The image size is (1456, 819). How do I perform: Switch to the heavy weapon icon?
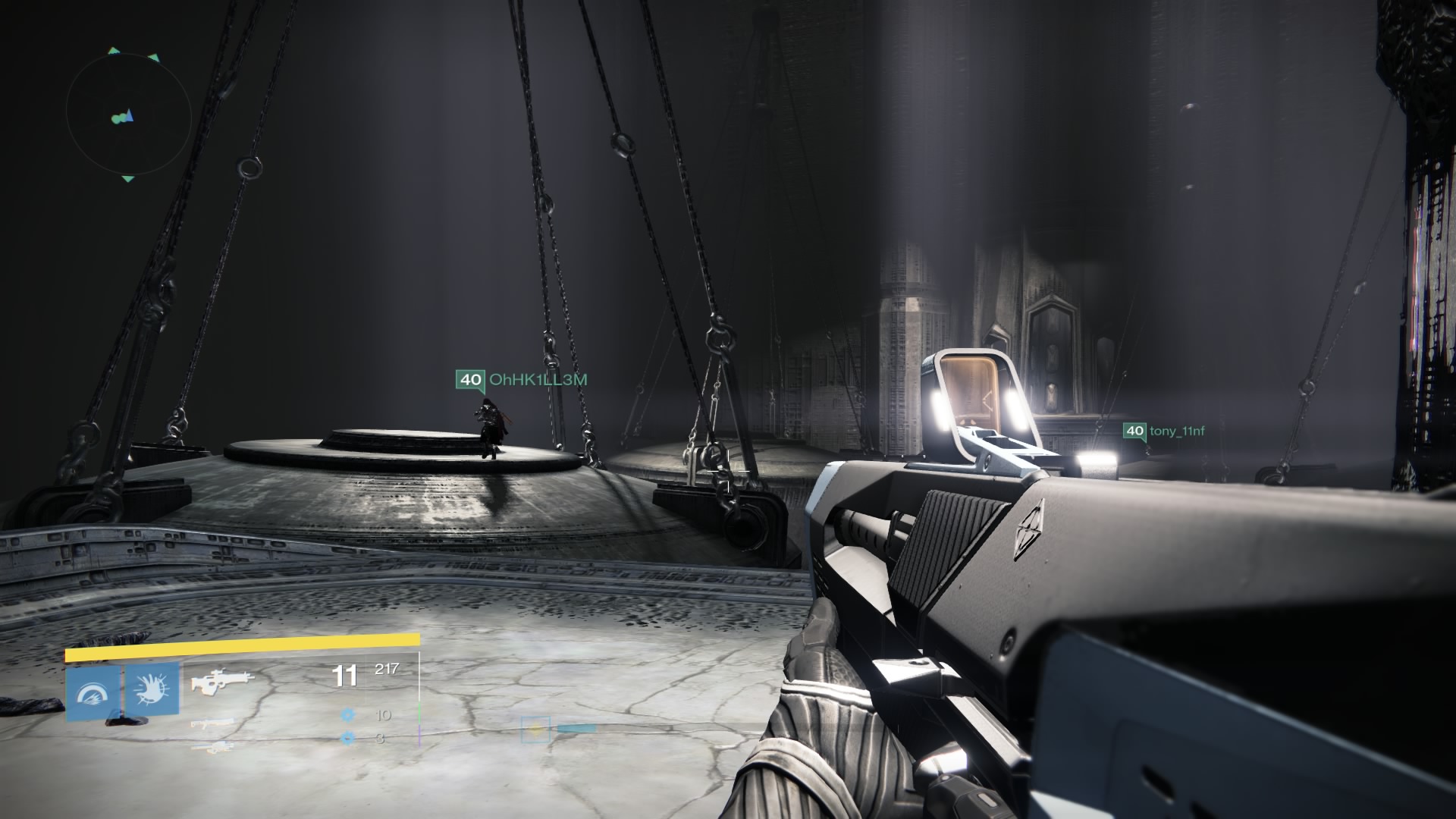pyautogui.click(x=211, y=747)
